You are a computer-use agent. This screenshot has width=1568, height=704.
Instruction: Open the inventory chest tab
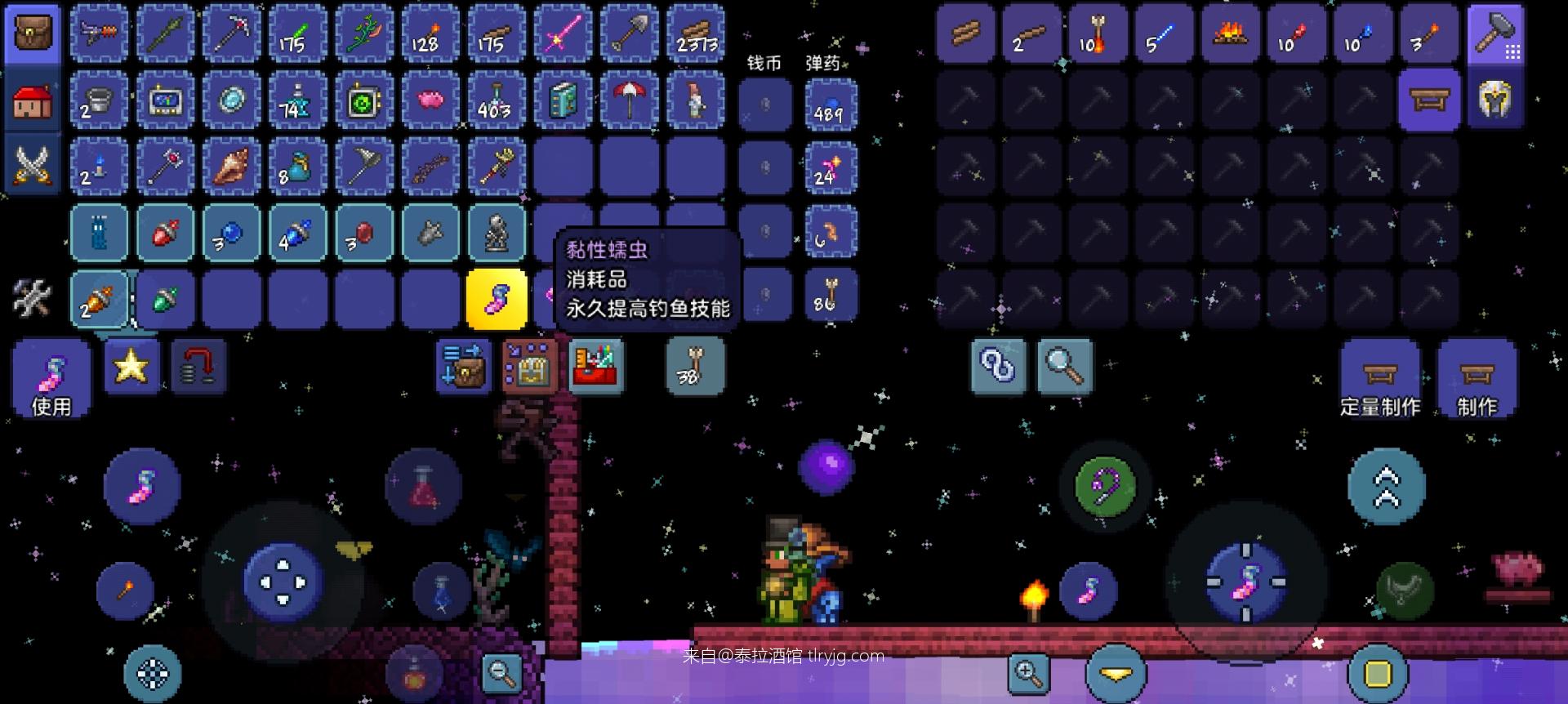pyautogui.click(x=33, y=34)
